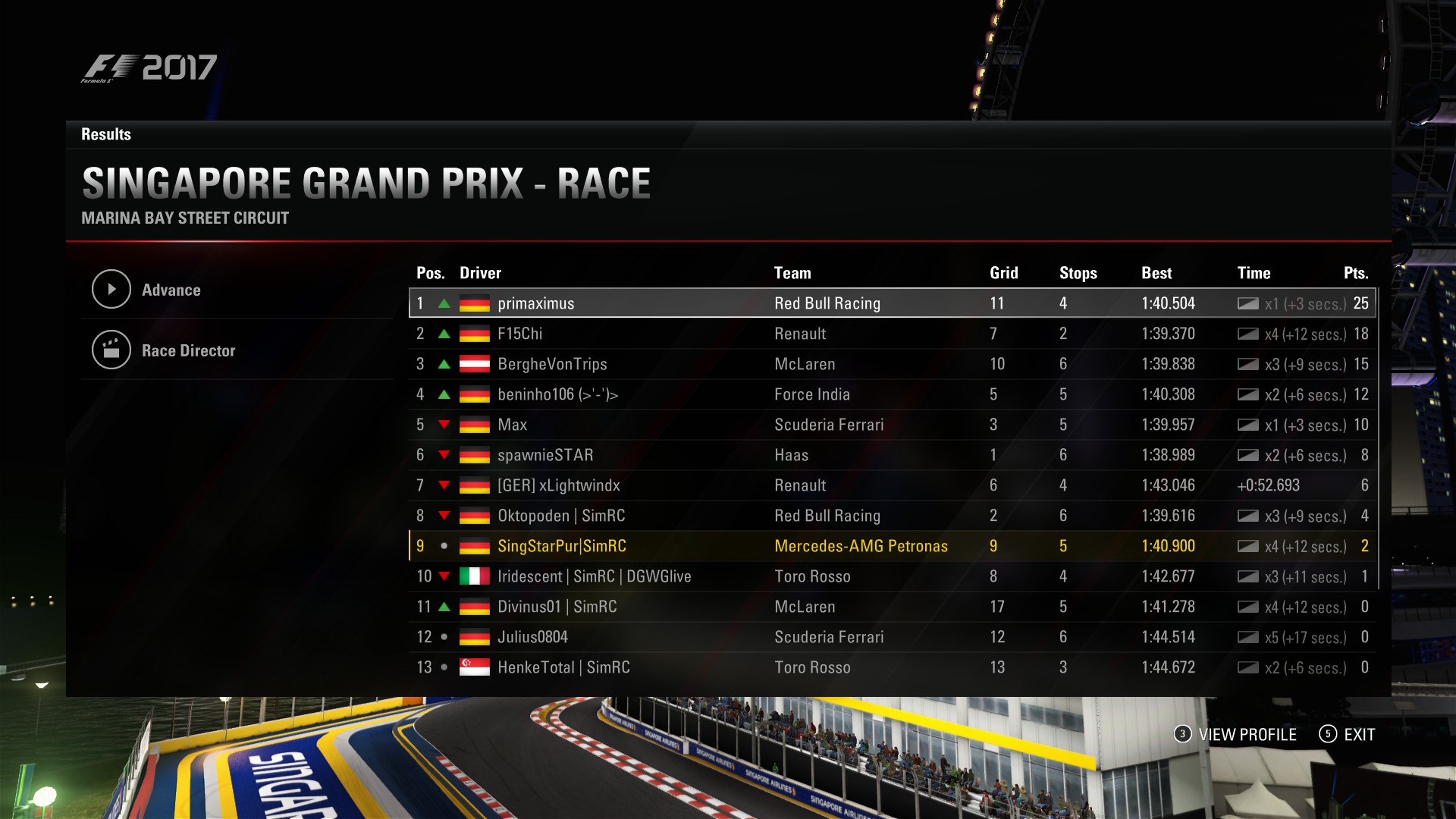The width and height of the screenshot is (1456, 819).
Task: Select the Oktopoden | SimRC row
Action: tap(561, 516)
